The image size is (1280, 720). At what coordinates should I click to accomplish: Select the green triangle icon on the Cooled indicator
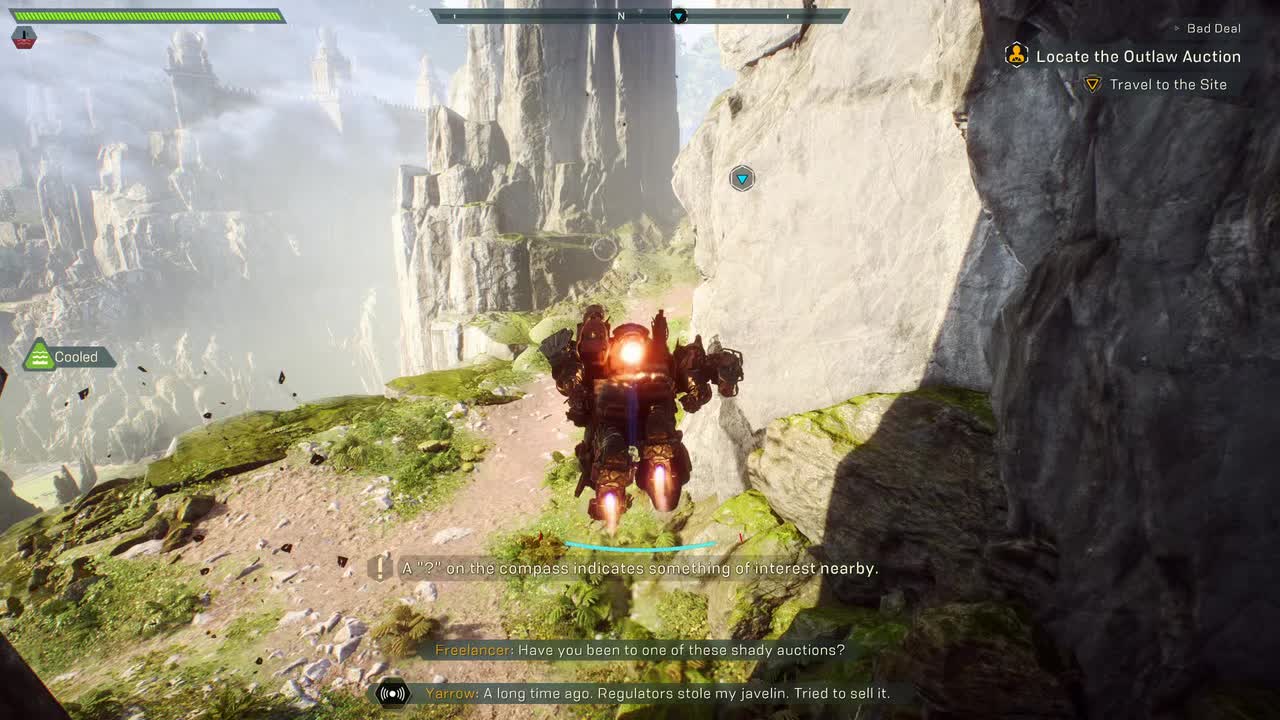pyautogui.click(x=39, y=355)
